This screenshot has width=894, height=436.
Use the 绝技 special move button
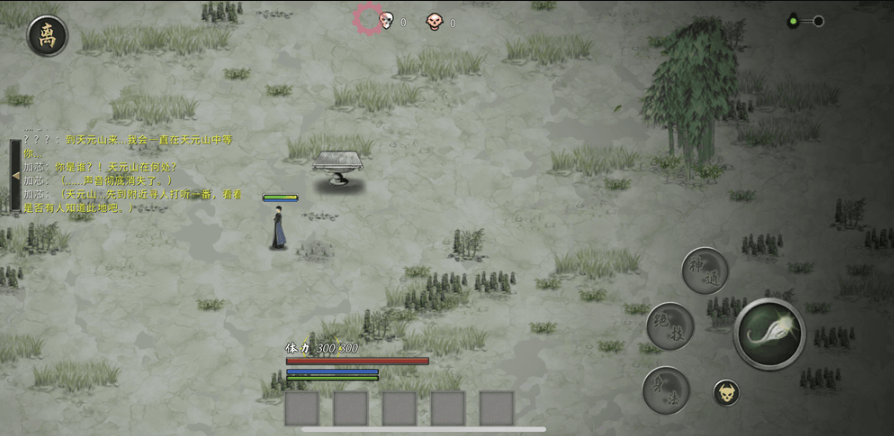click(669, 326)
